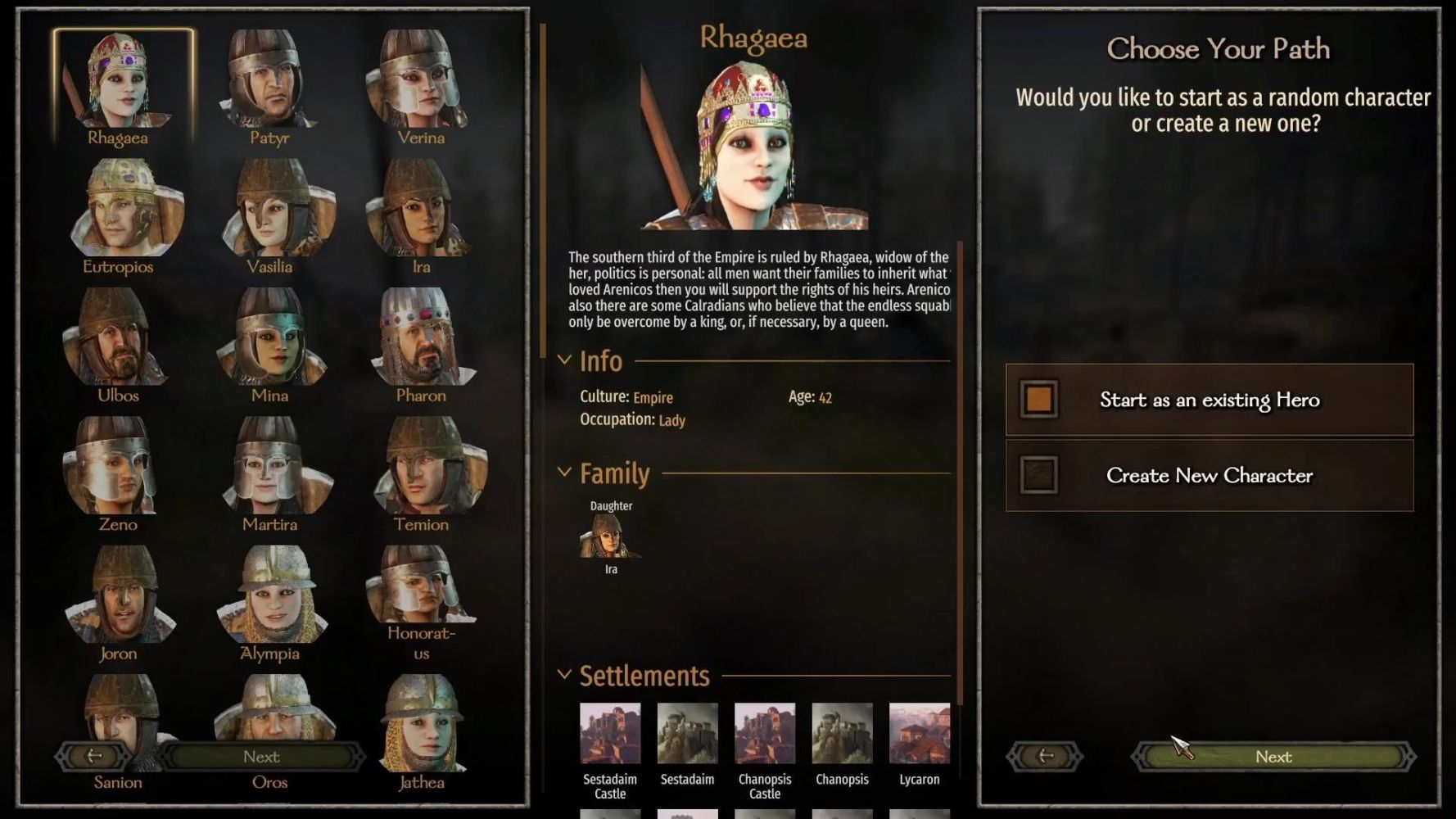The height and width of the screenshot is (819, 1456).
Task: Collapse the Settlements section
Action: (x=564, y=675)
